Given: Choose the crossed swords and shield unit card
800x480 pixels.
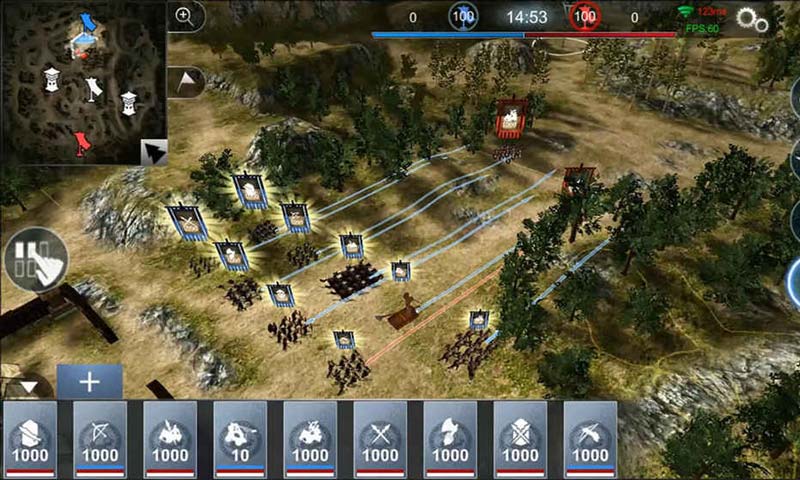Looking at the screenshot, I should point(520,440).
